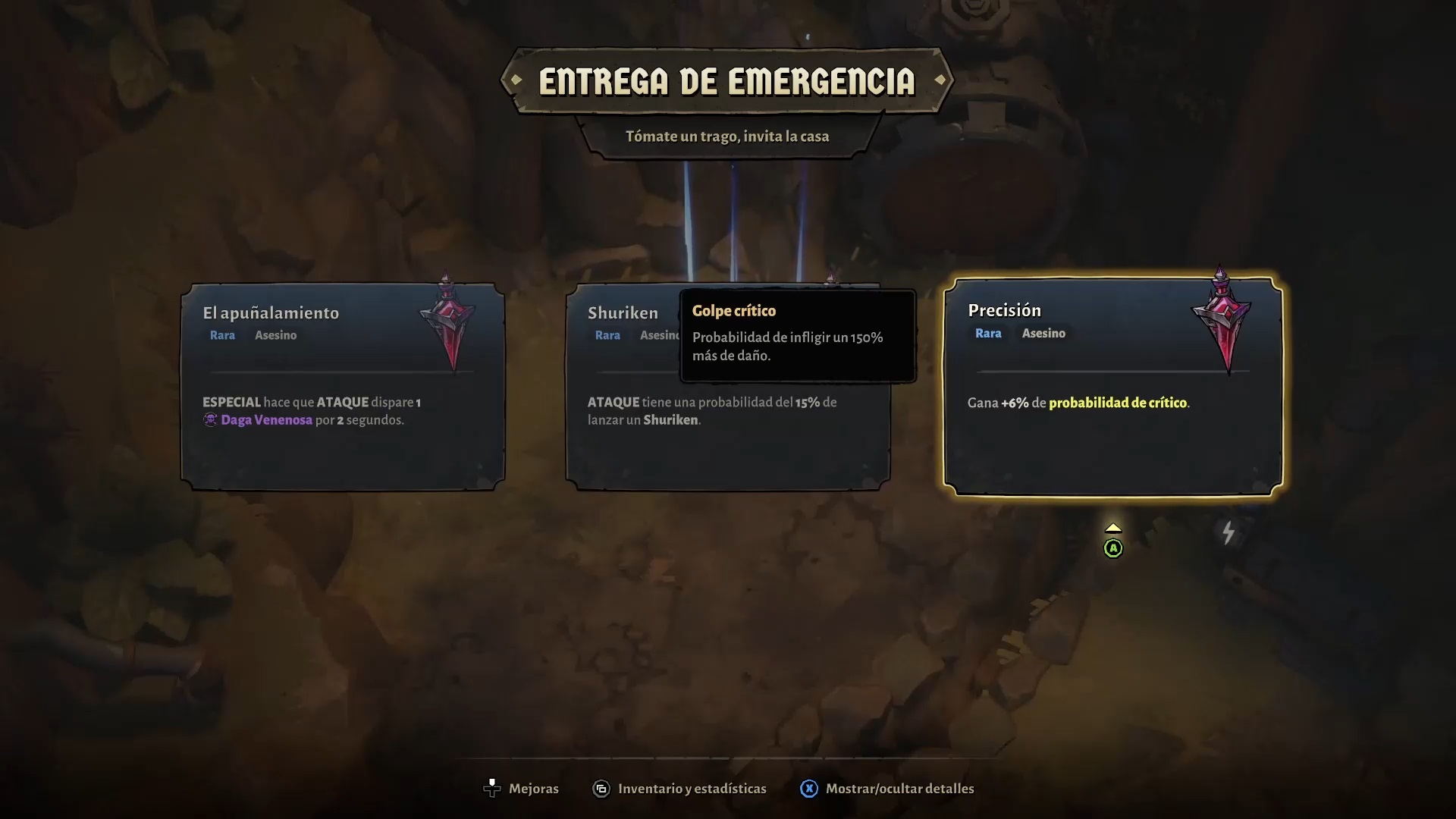Viewport: 1456px width, 819px height.
Task: Show Inventario y estadísticas
Action: tap(679, 789)
